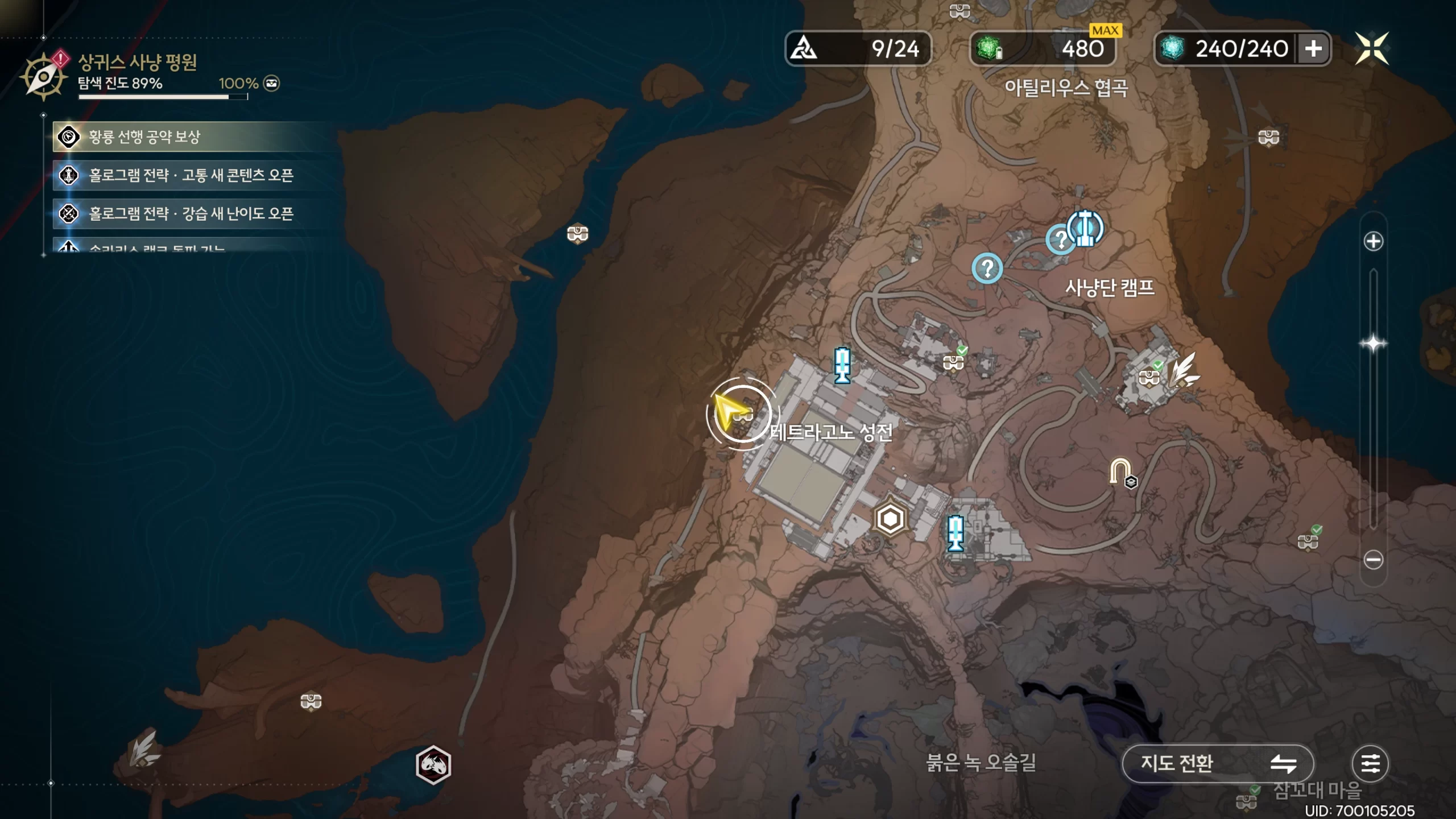Viewport: 1456px width, 819px height.
Task: Open the 100% exploration reward chest icon
Action: pos(272,84)
